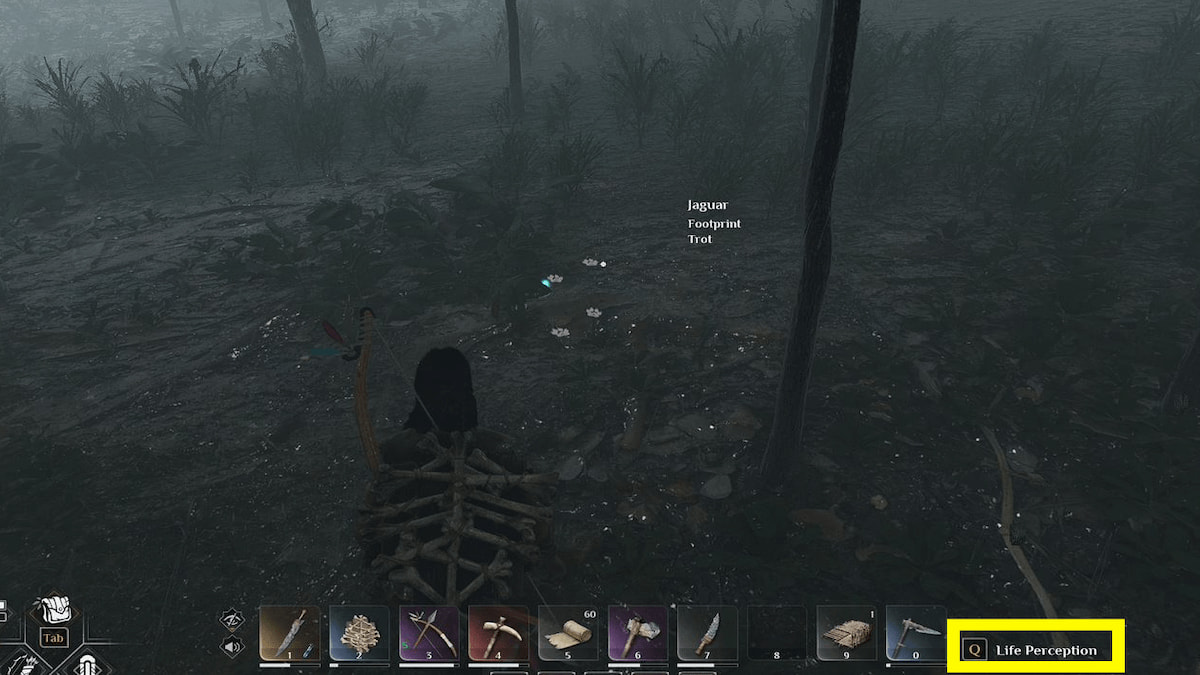Equip the stone axe in slot 6

[638, 632]
